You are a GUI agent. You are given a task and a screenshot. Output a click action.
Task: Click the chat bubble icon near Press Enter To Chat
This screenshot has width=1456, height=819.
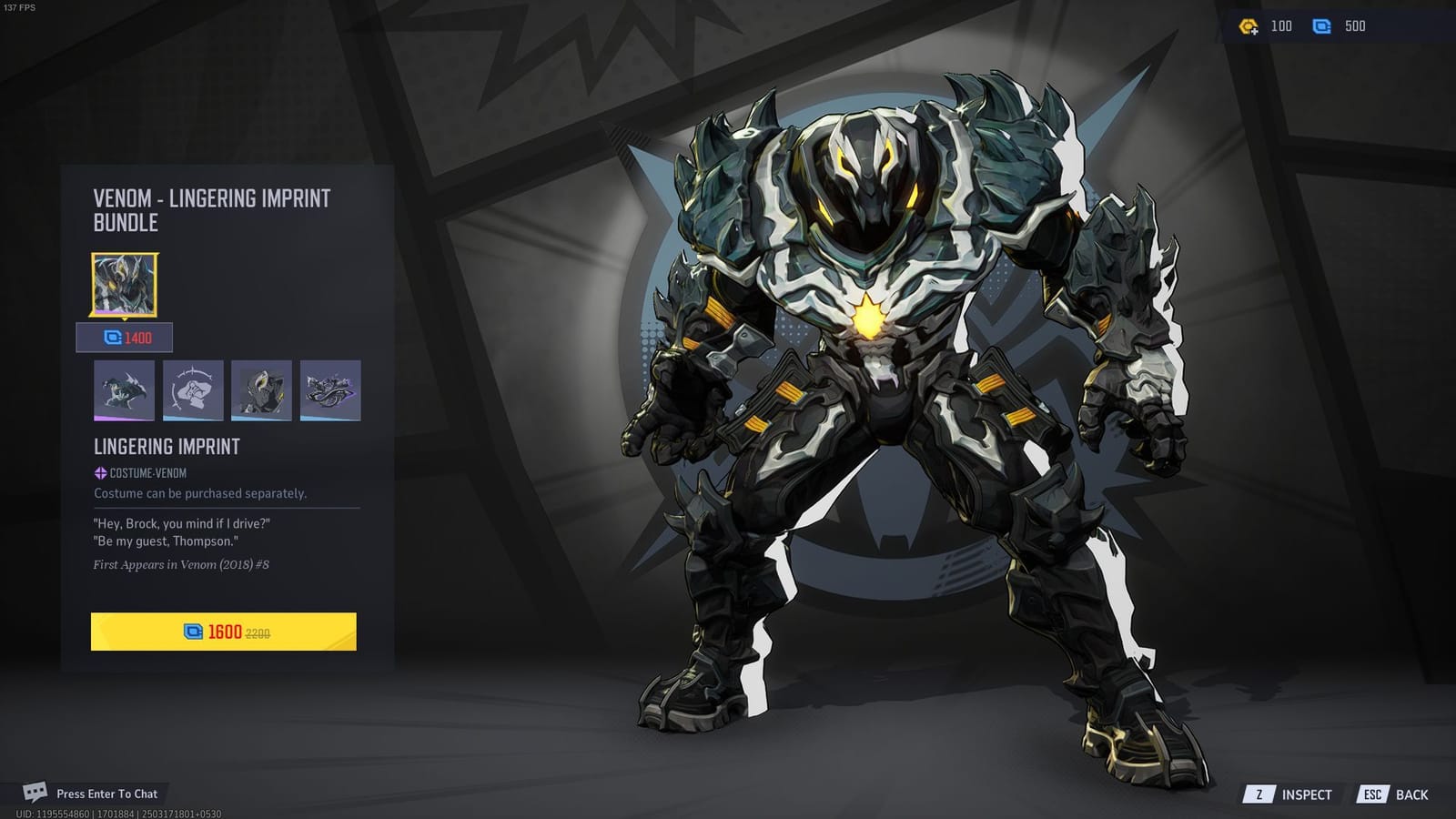click(35, 794)
